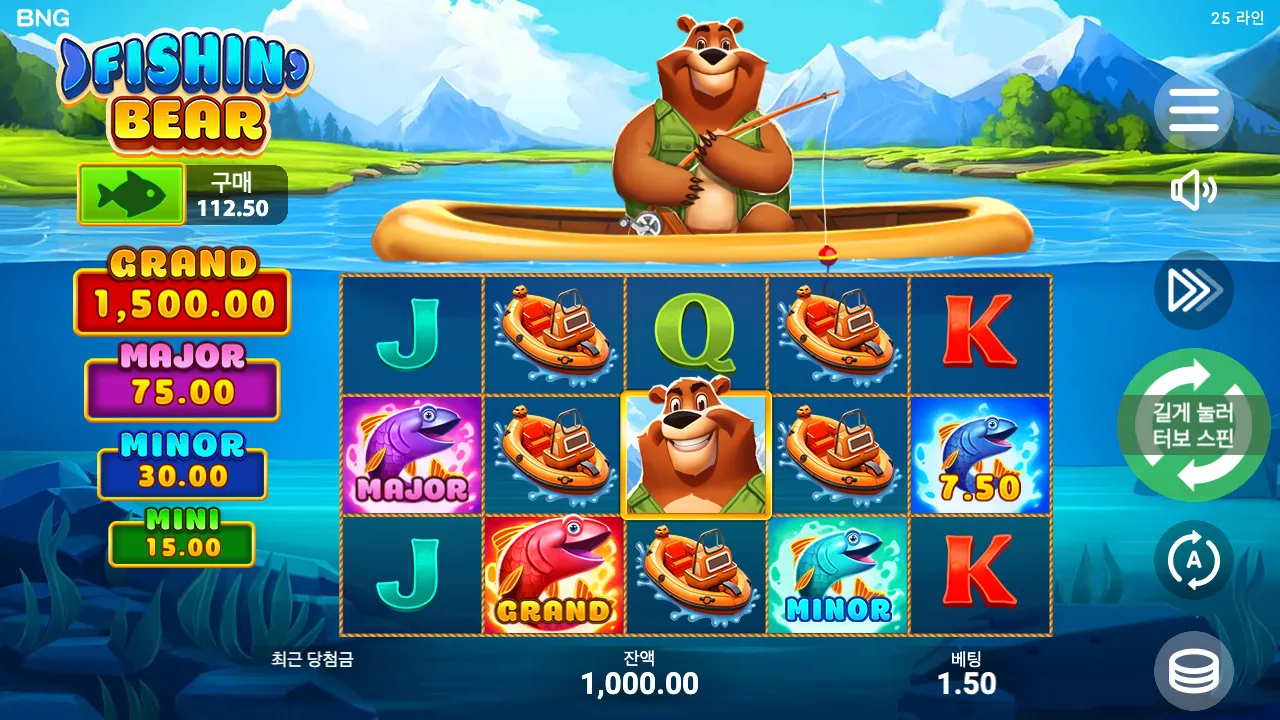
Task: Click the MINOR teal fish symbol
Action: click(x=836, y=579)
